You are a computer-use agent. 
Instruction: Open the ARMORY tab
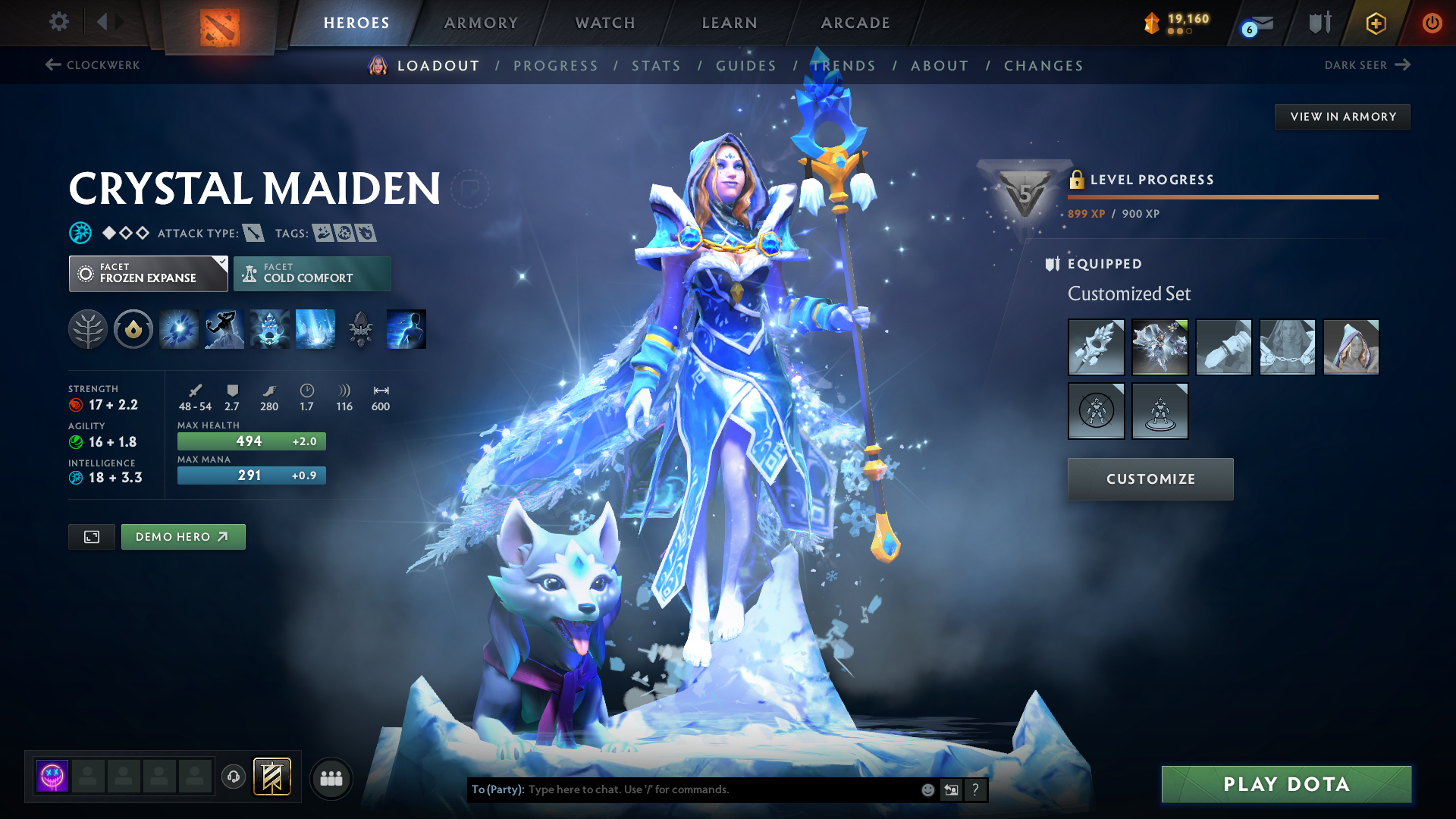point(481,23)
